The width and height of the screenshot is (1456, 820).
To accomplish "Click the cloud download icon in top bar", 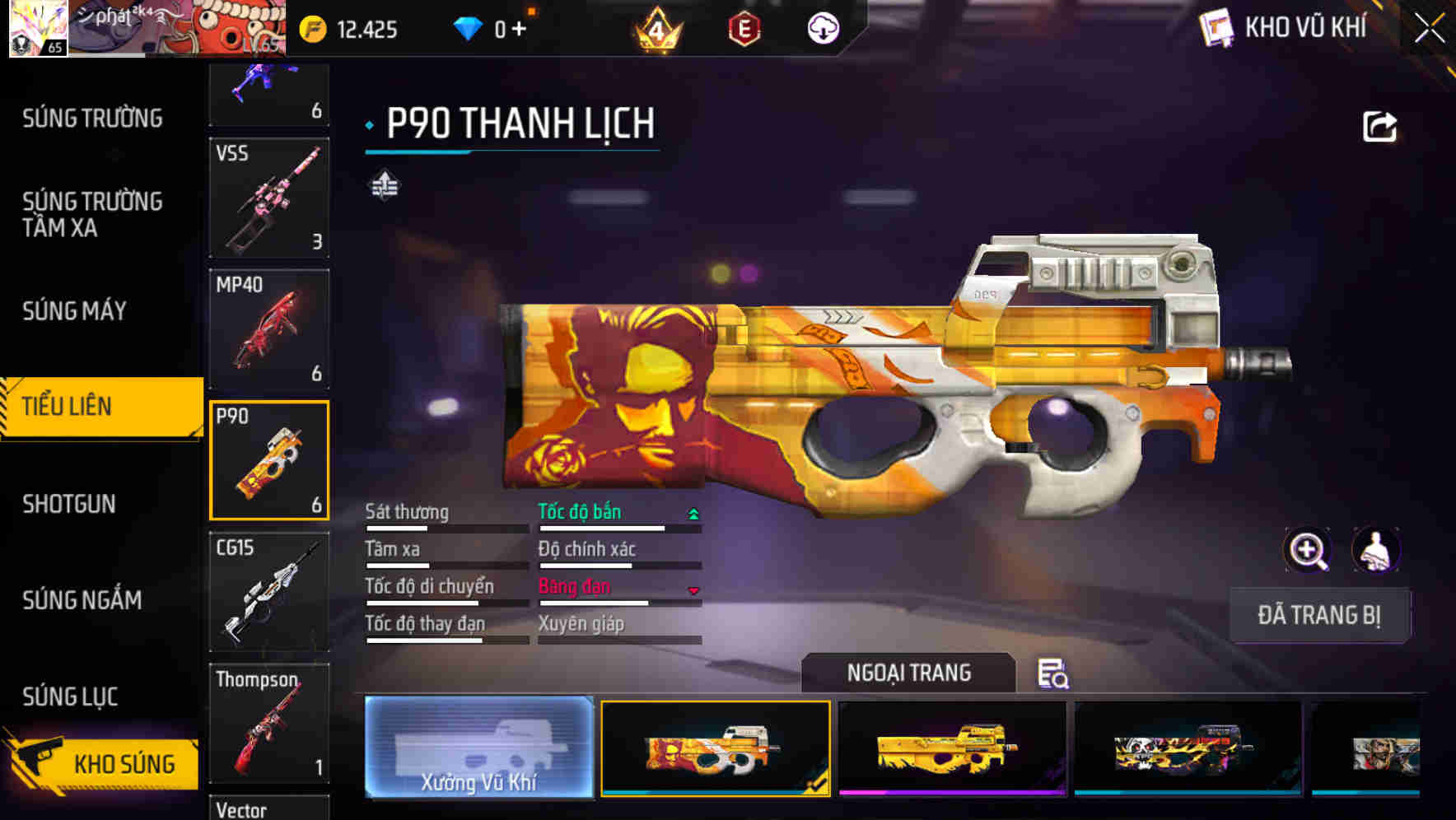I will click(x=823, y=27).
